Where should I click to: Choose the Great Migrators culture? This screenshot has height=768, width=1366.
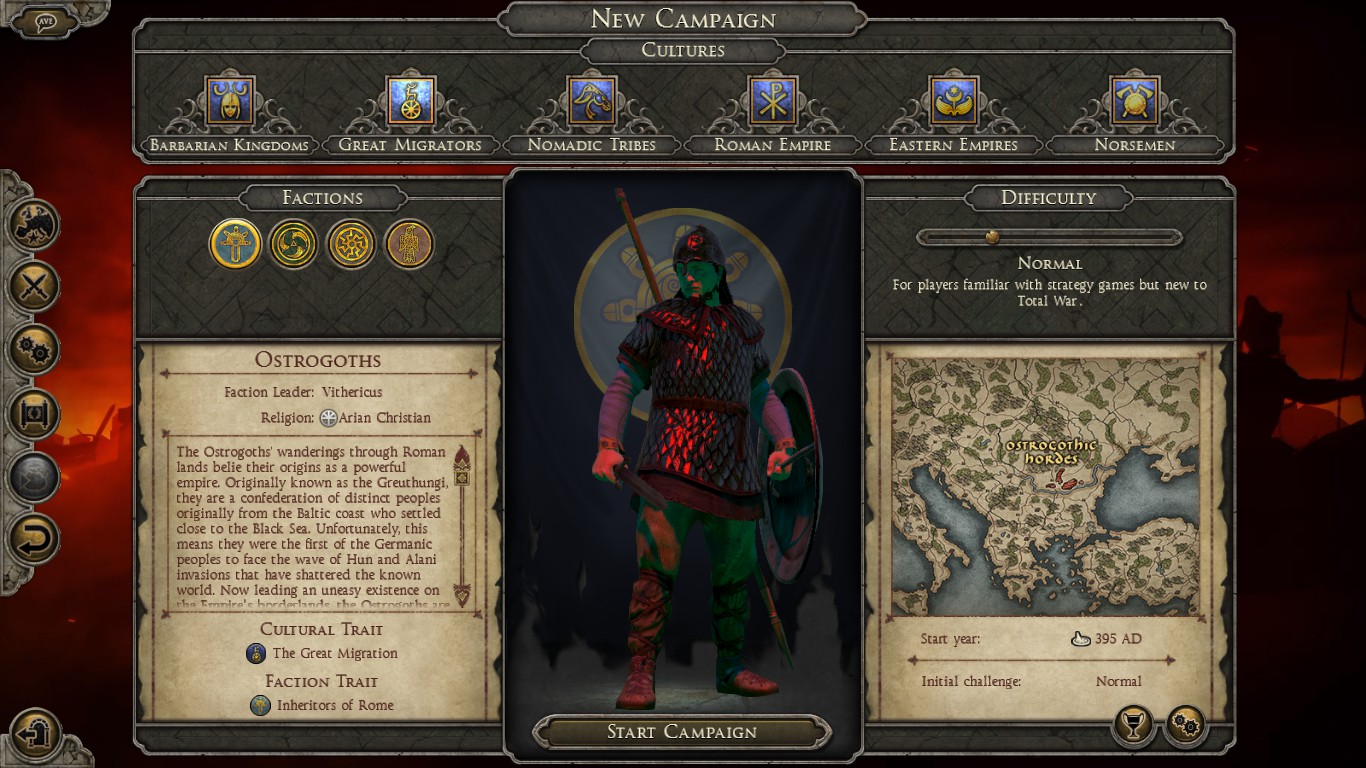click(410, 102)
